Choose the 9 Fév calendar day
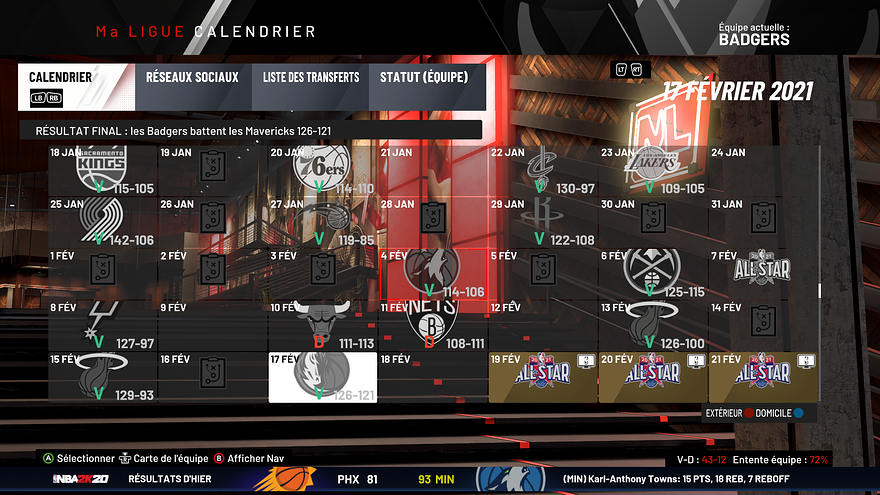Screen dimensions: 880x495 pyautogui.click(x=213, y=326)
